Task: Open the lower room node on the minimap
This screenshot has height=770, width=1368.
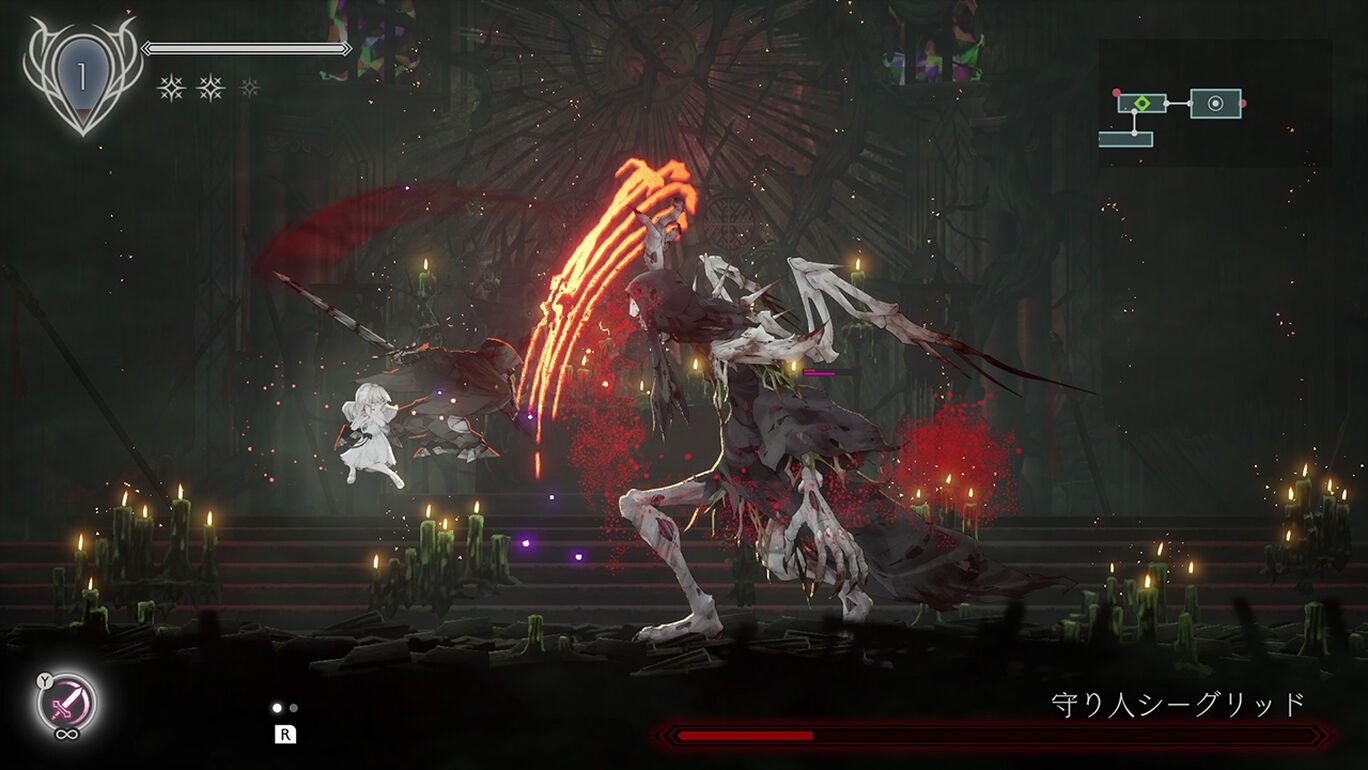Action: pos(1125,140)
